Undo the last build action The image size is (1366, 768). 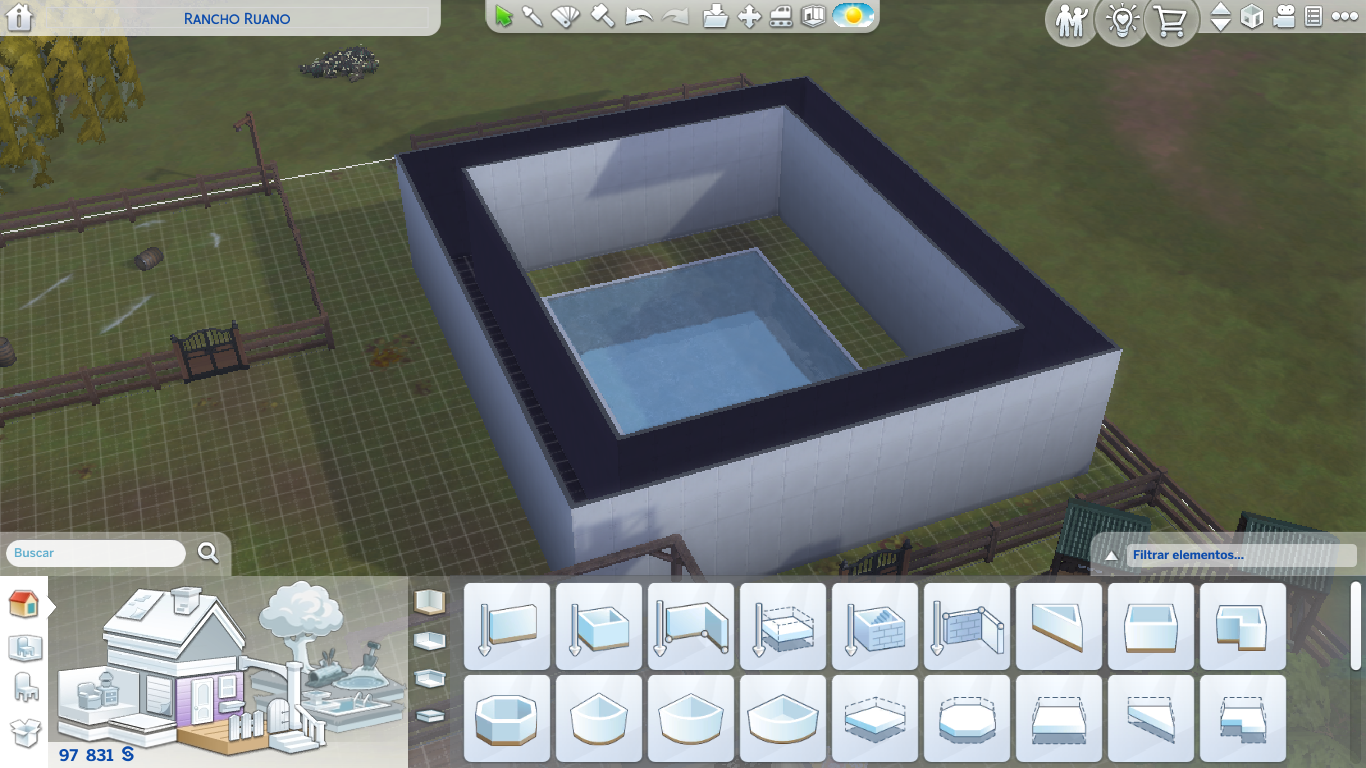coord(638,15)
